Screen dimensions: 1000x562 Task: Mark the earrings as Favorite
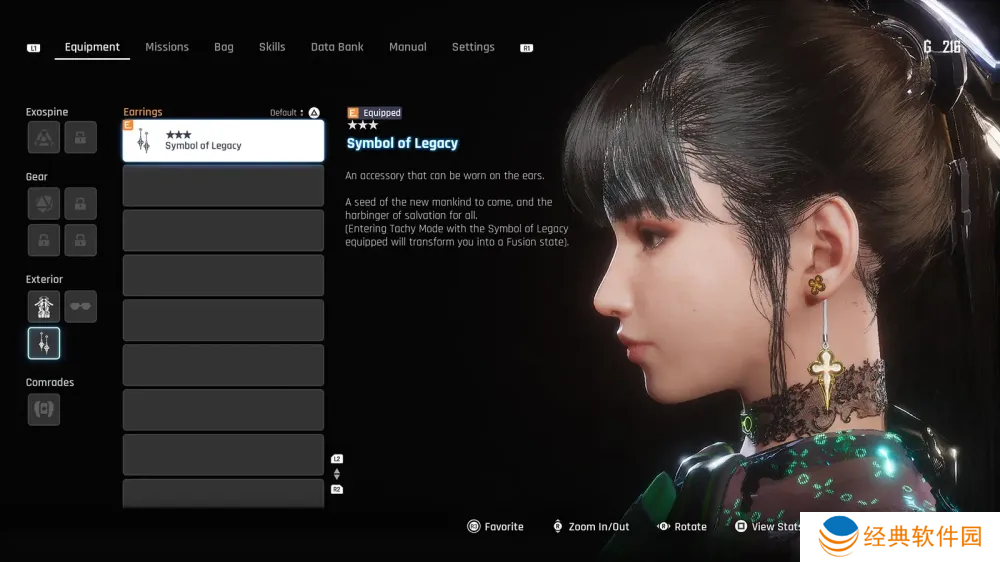point(496,527)
